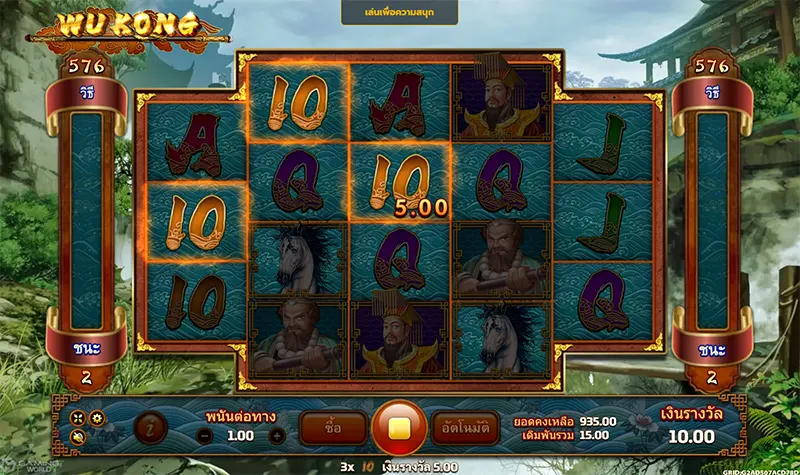Viewport: 800px width, 475px height.
Task: Activate the อัตโนมัติ autoplay button
Action: pos(465,427)
